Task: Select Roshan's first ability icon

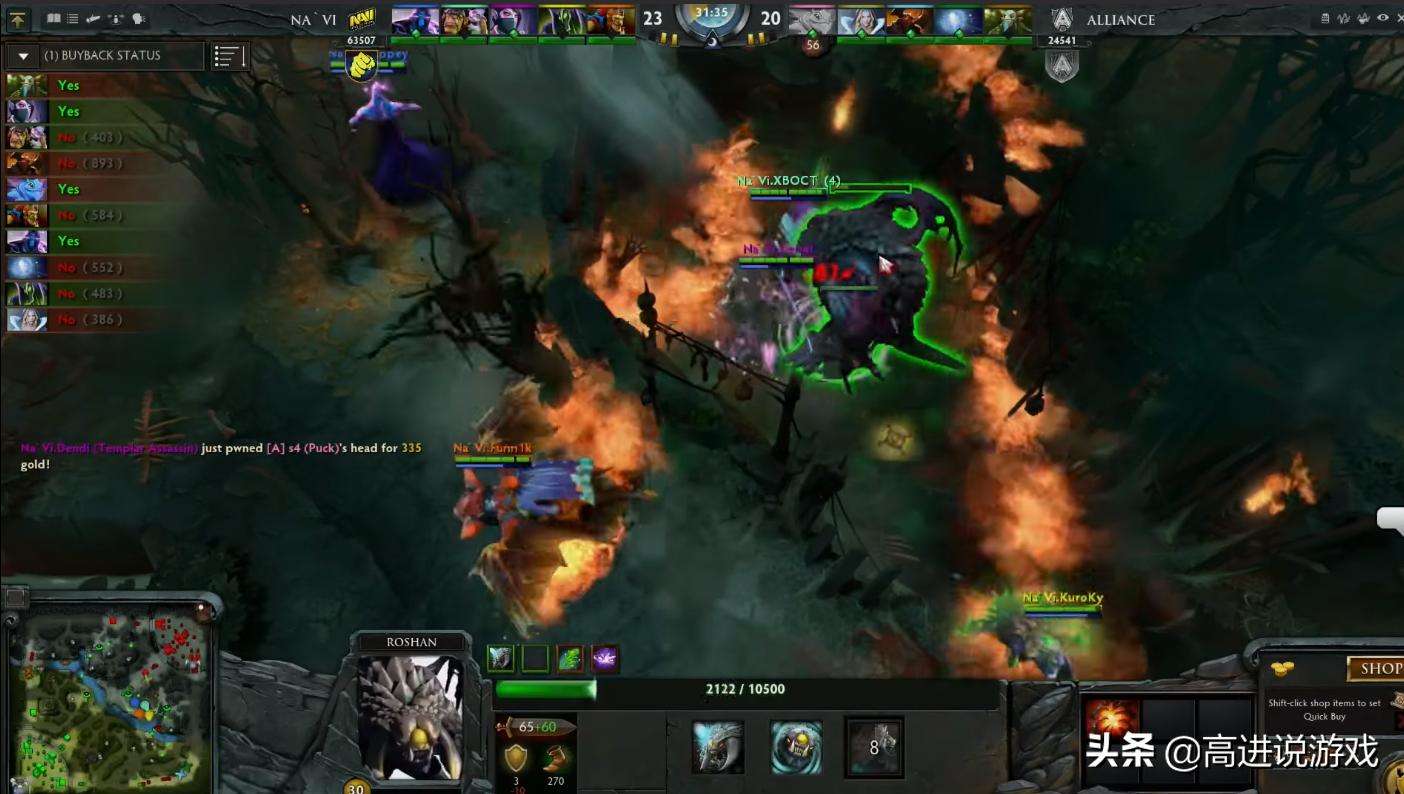Action: (x=501, y=659)
